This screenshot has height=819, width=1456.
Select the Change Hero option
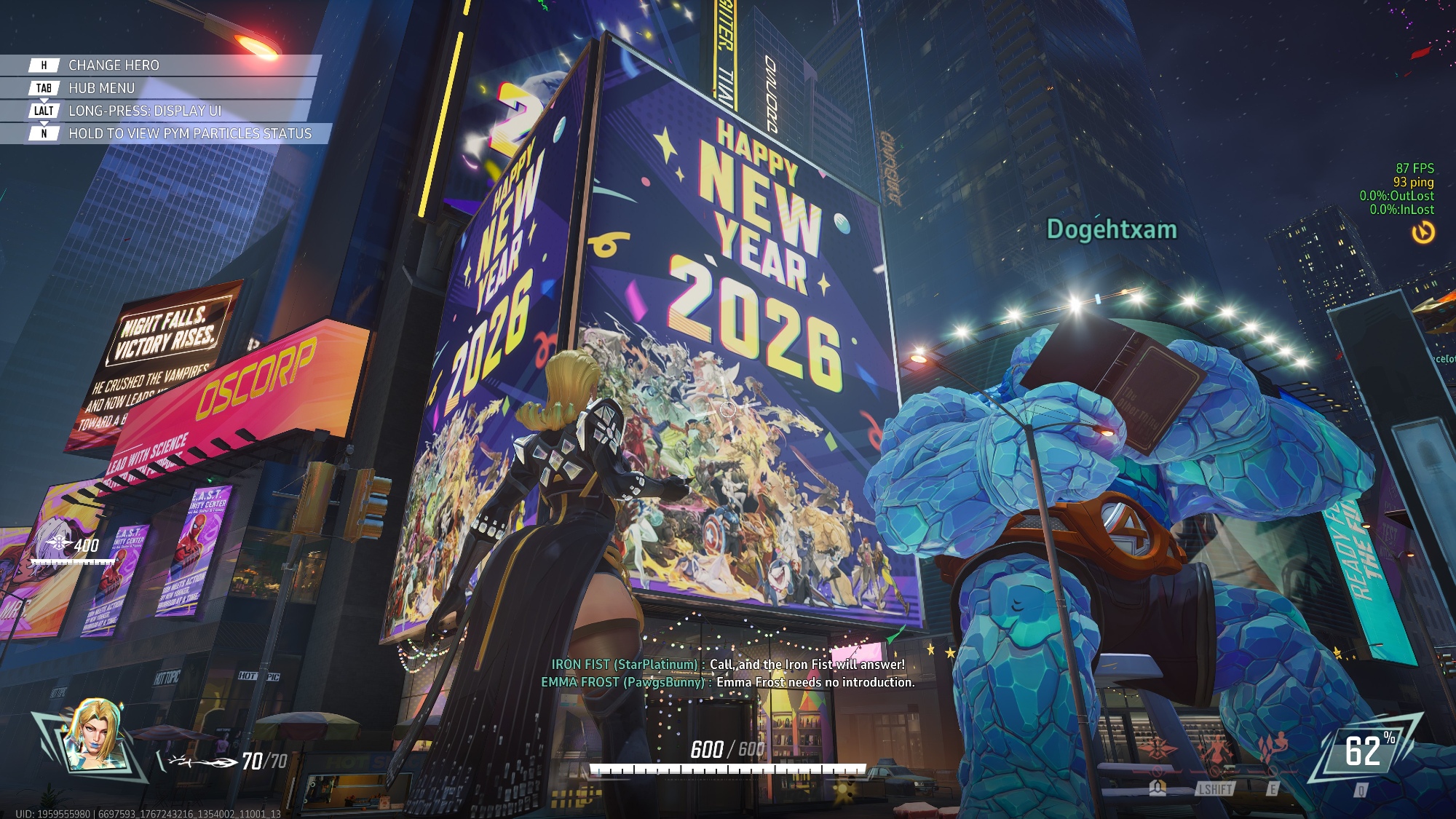(x=114, y=66)
